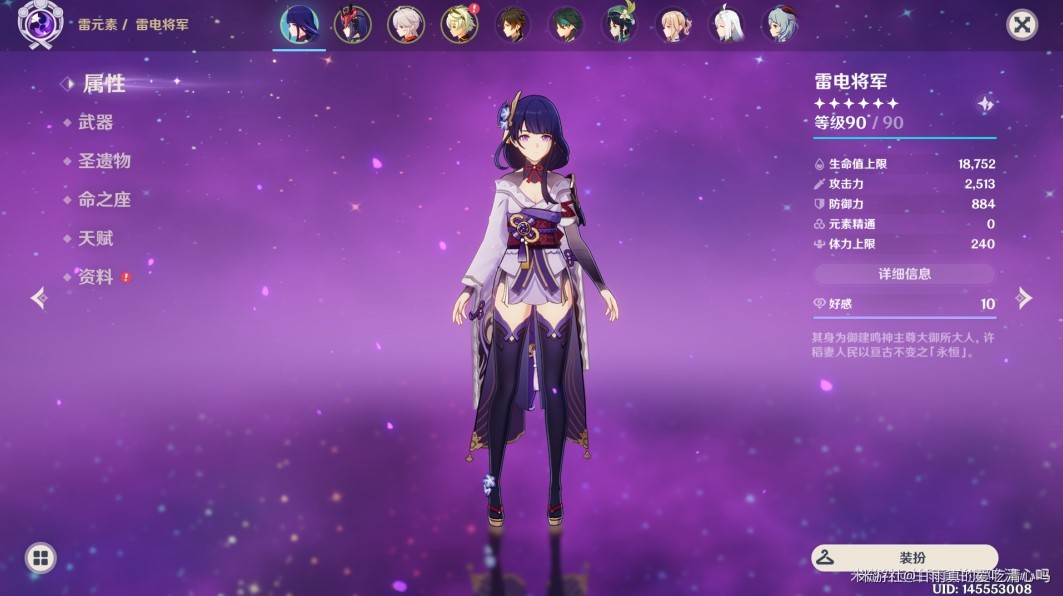
Task: Switch to Zhongli's portrait
Action: [514, 24]
